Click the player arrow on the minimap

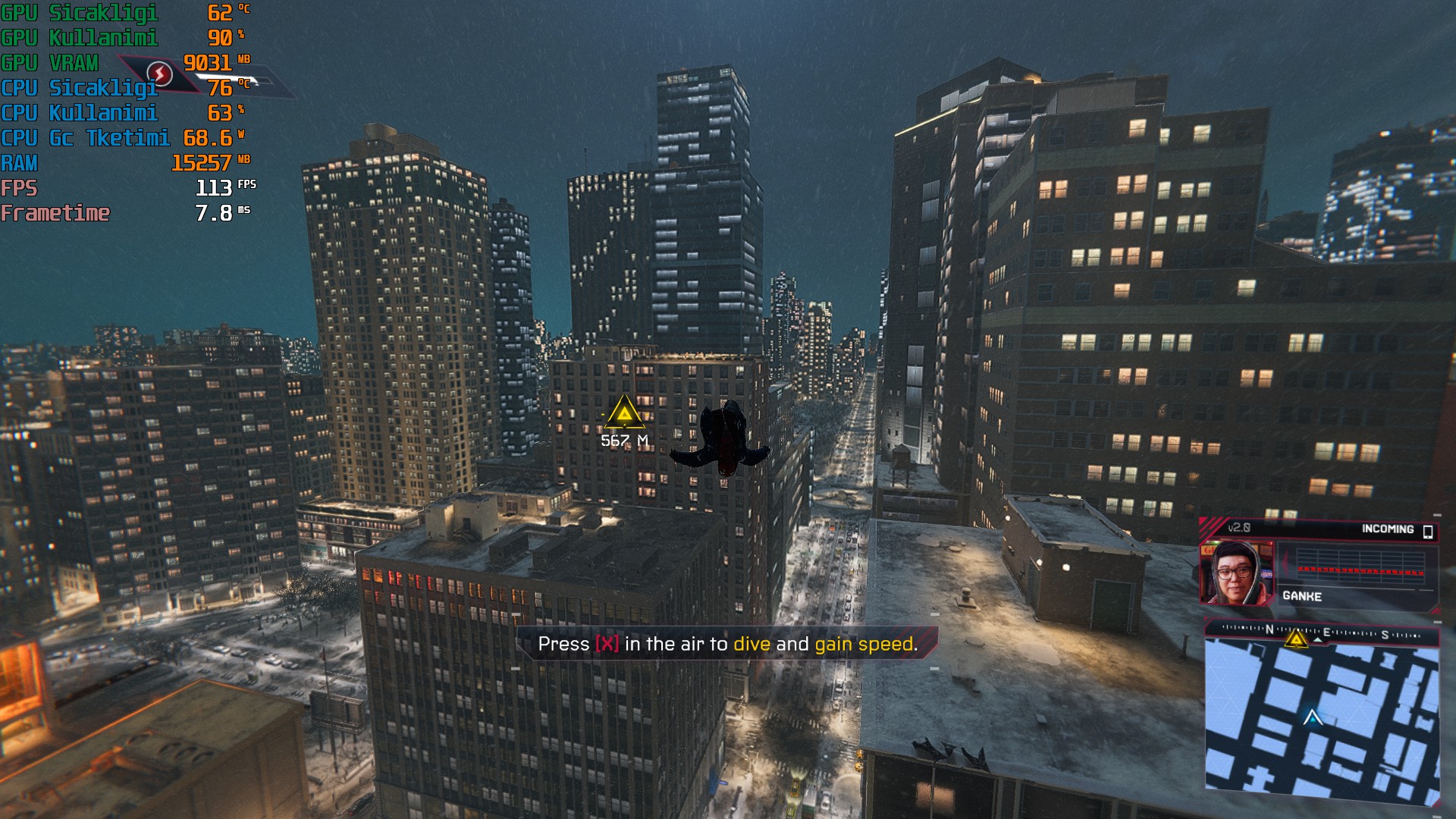[1313, 717]
